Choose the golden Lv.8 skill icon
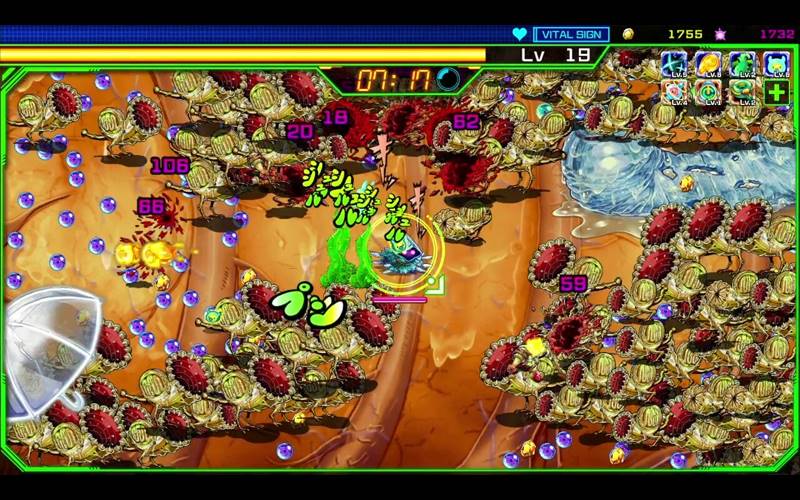Screen dimensions: 800x500 pos(708,64)
